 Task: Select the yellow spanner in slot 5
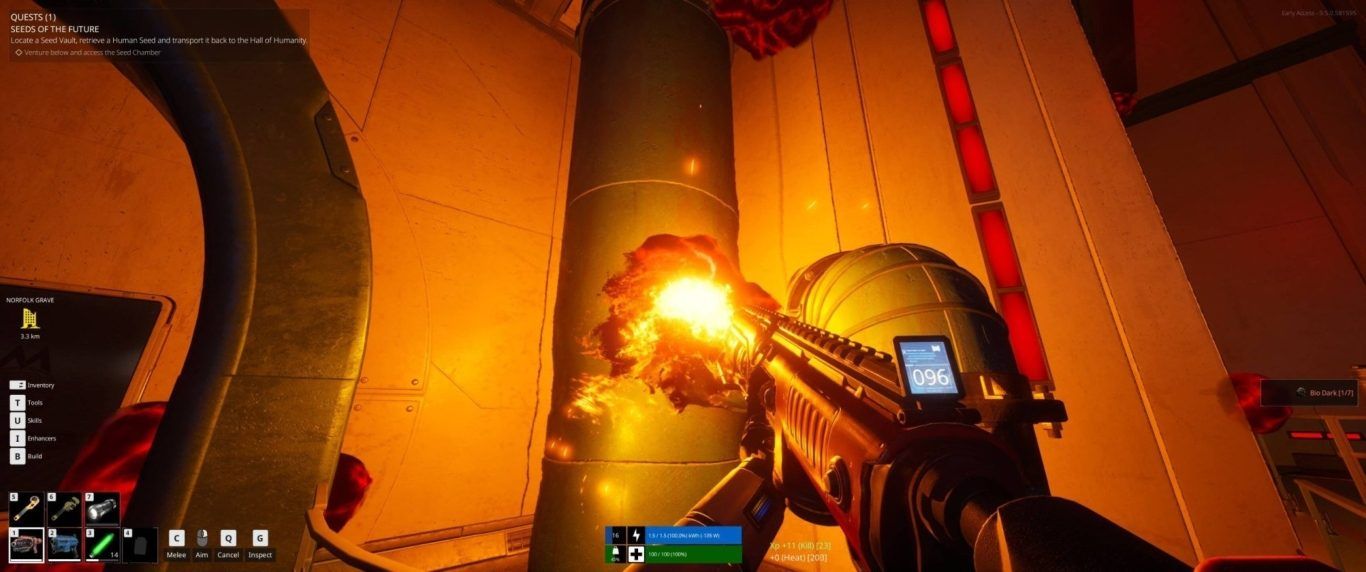point(26,509)
